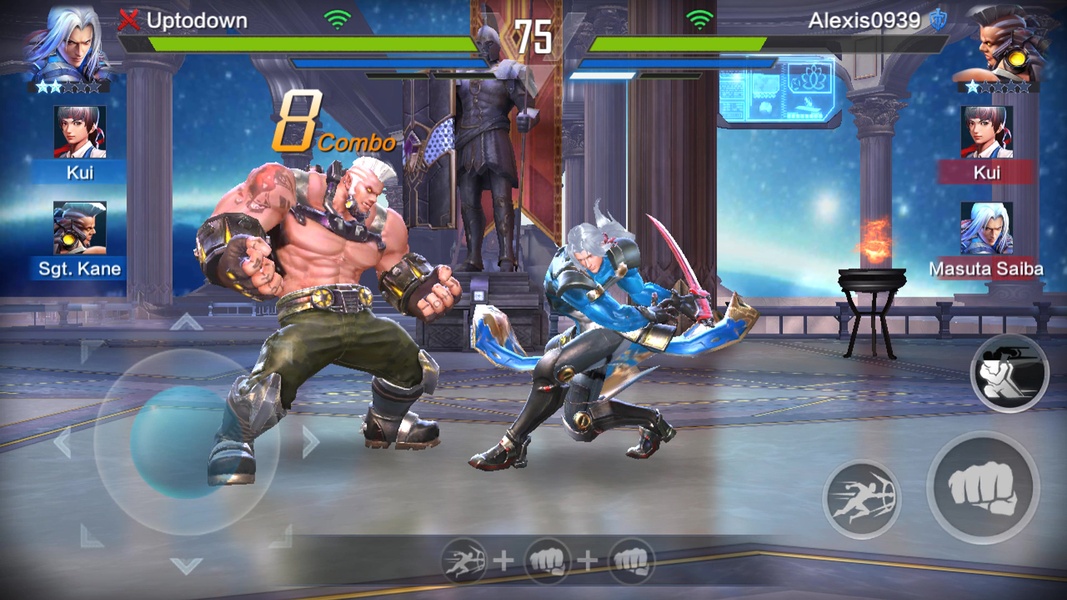
Task: Tap the virtual joystick thumb ball
Action: tap(179, 442)
